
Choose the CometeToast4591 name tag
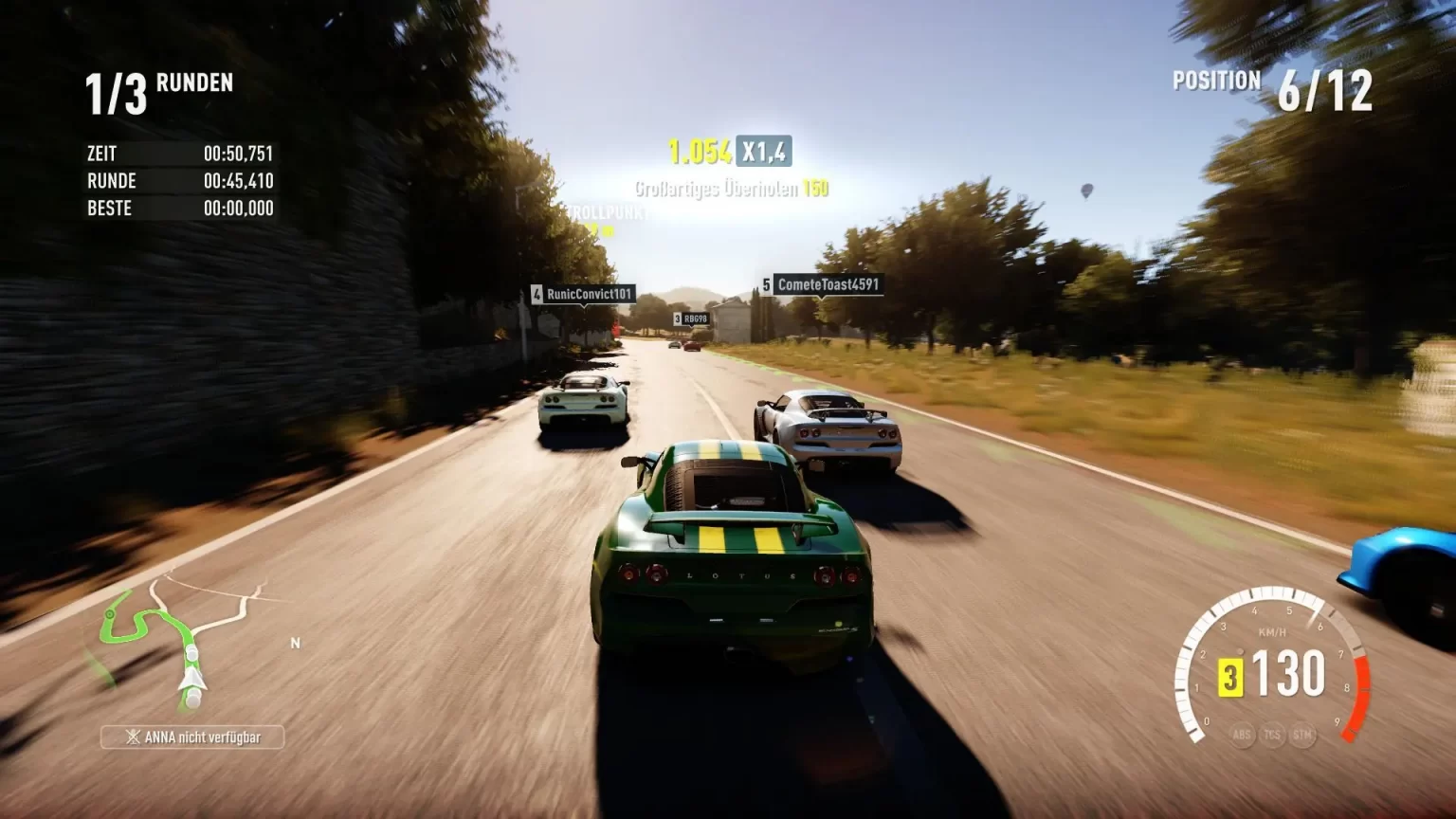(x=822, y=284)
